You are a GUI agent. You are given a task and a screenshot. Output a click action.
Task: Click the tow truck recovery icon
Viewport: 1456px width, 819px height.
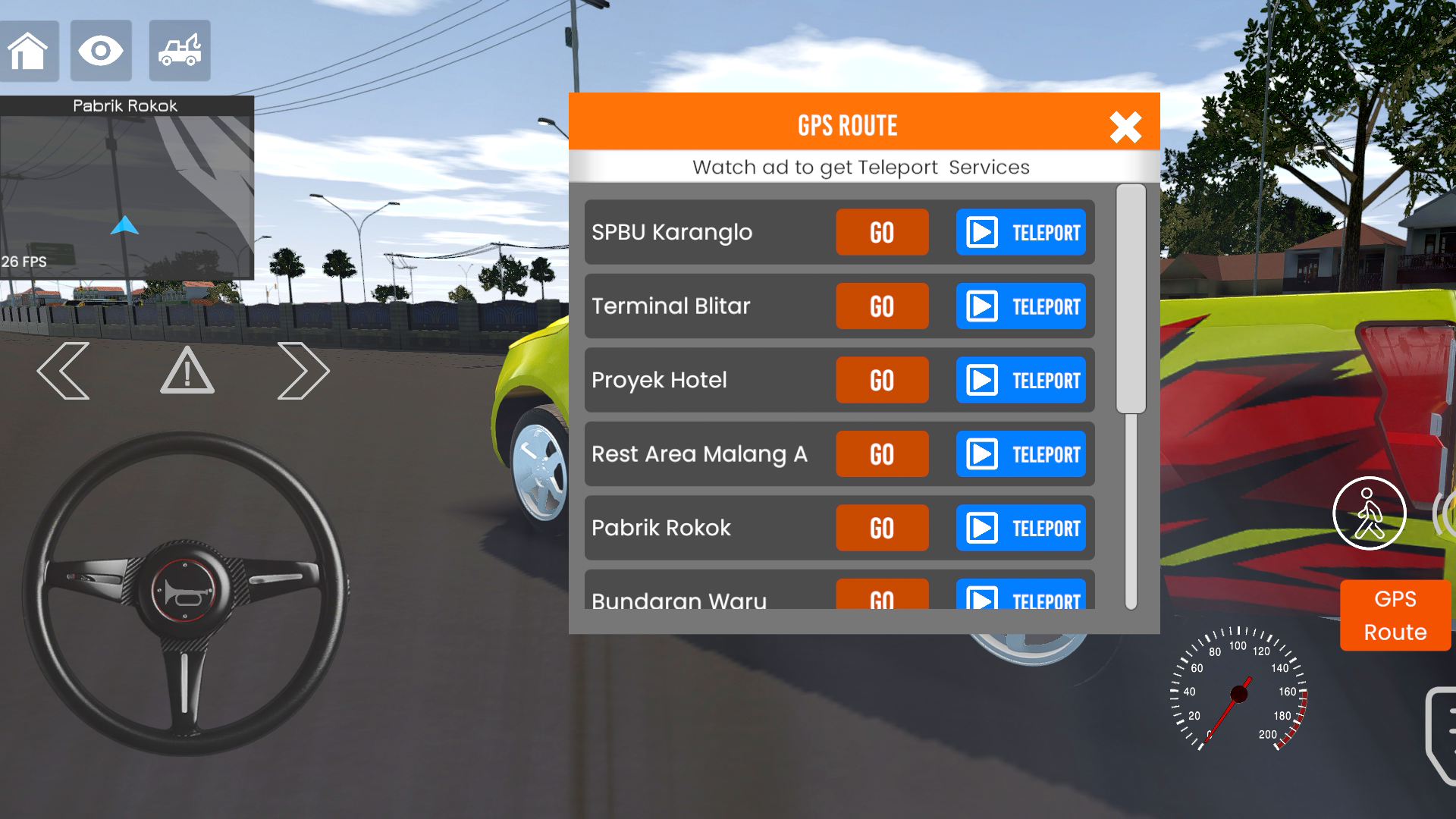pyautogui.click(x=179, y=51)
